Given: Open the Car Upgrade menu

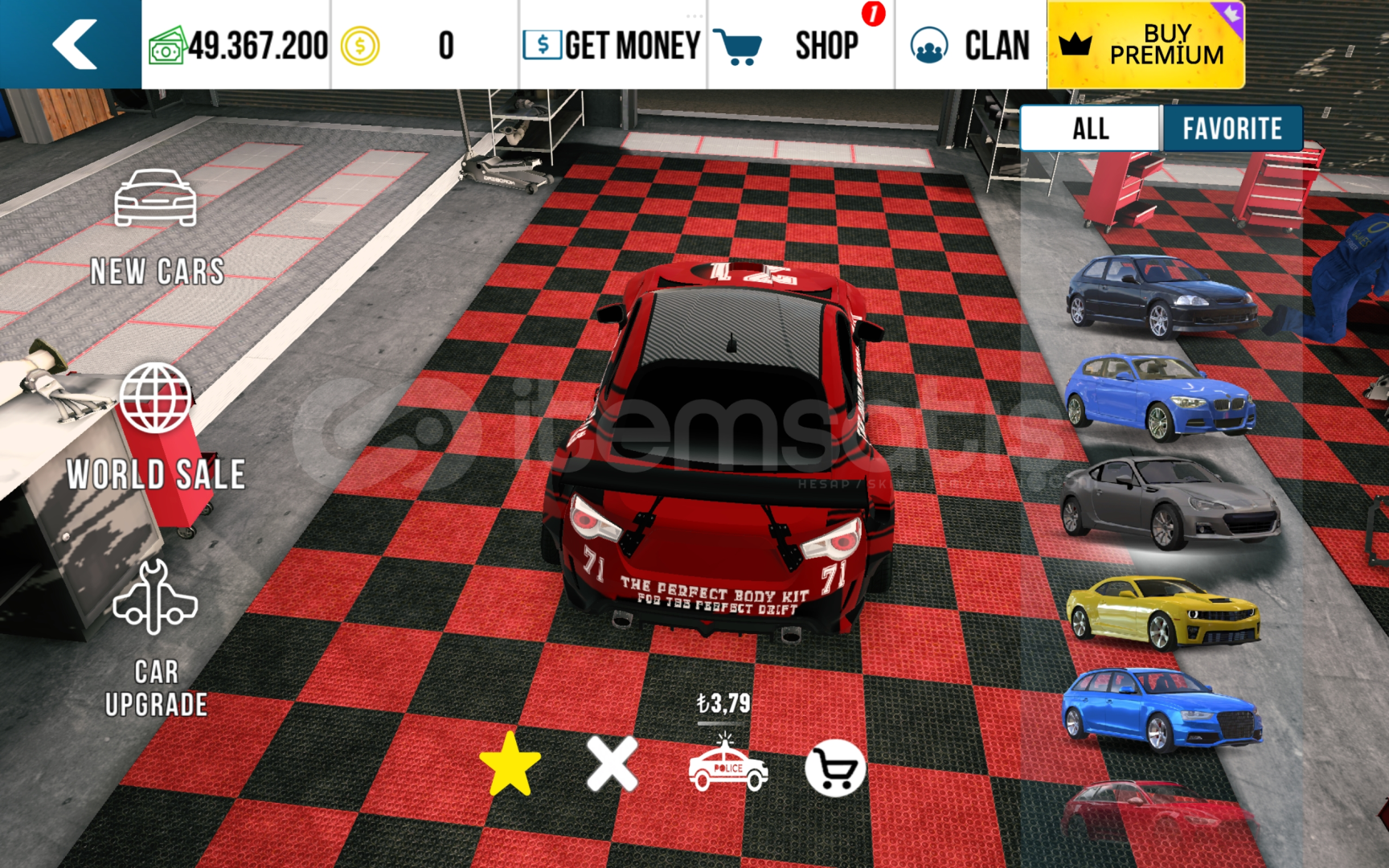Looking at the screenshot, I should pos(156,638).
